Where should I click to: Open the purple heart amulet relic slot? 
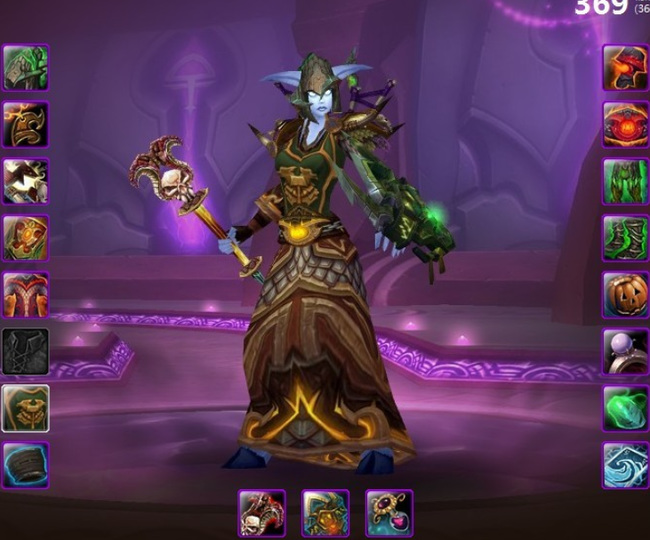tap(389, 513)
